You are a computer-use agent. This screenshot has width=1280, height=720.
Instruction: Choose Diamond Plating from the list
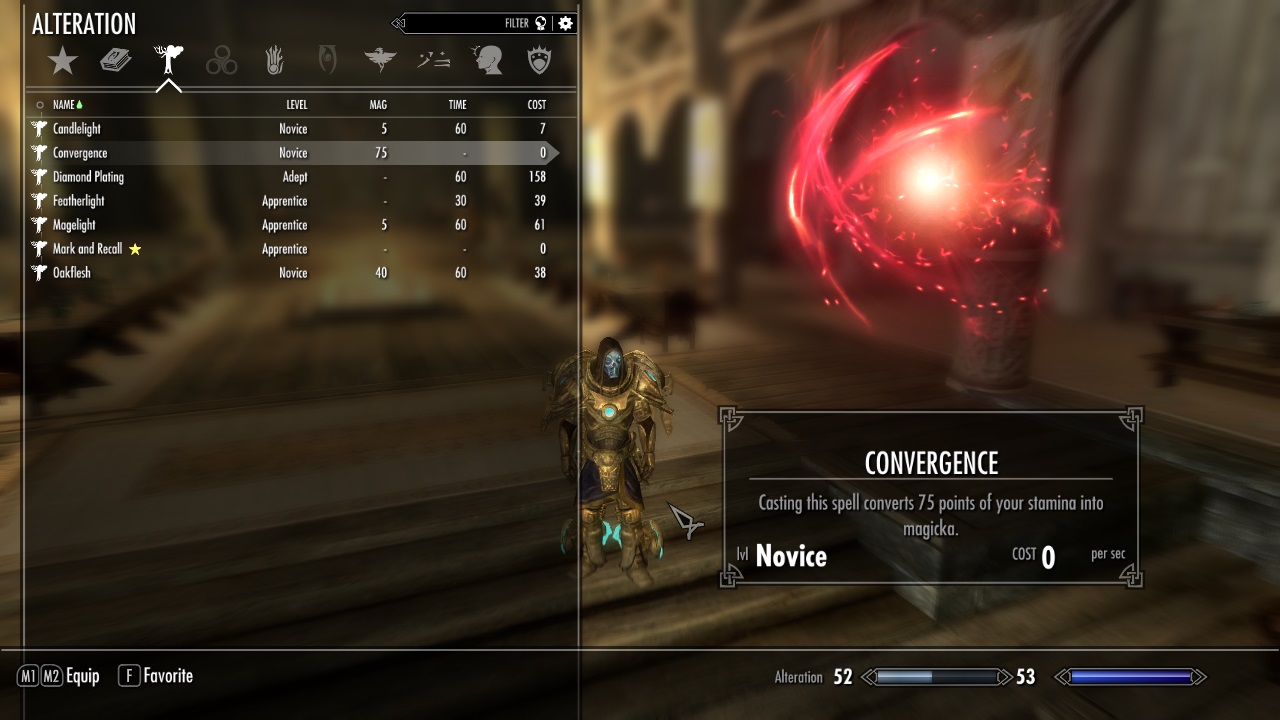(x=88, y=177)
